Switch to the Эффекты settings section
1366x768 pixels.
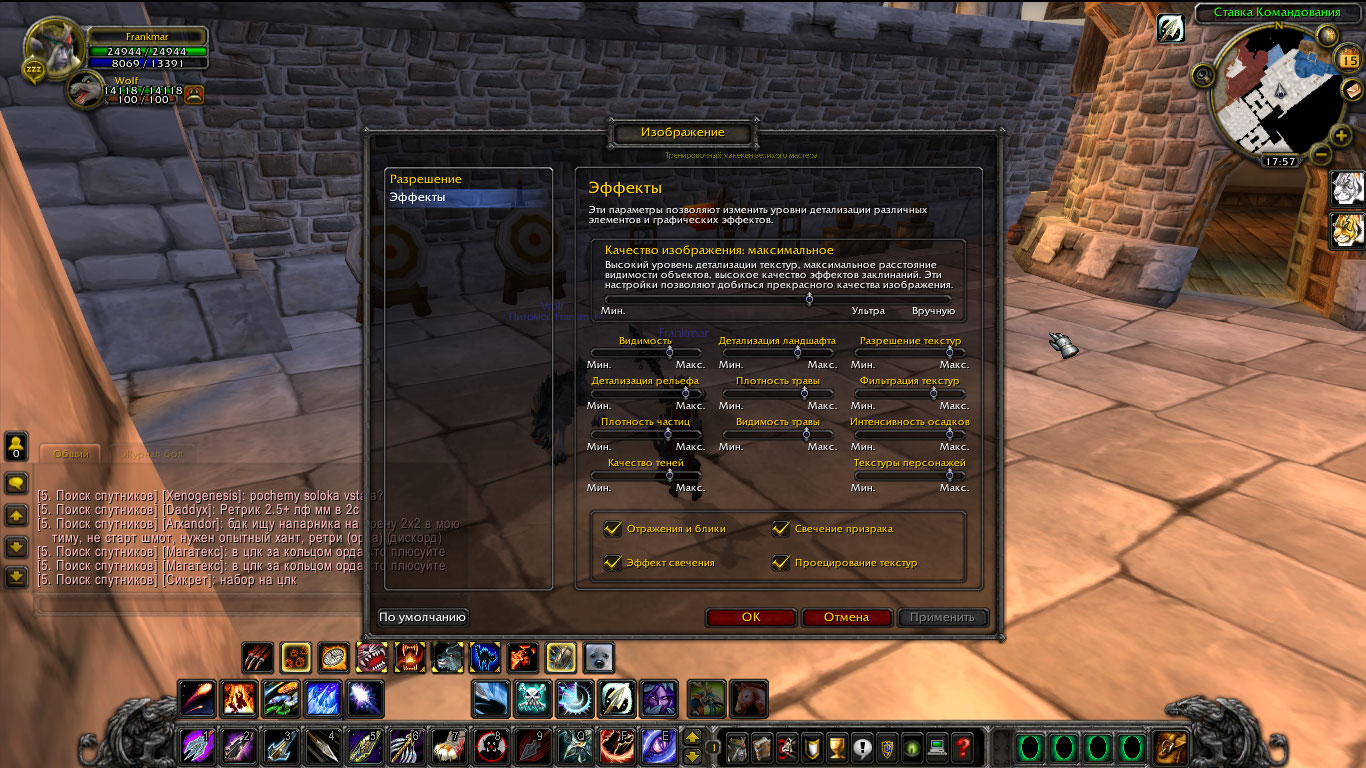tap(418, 198)
